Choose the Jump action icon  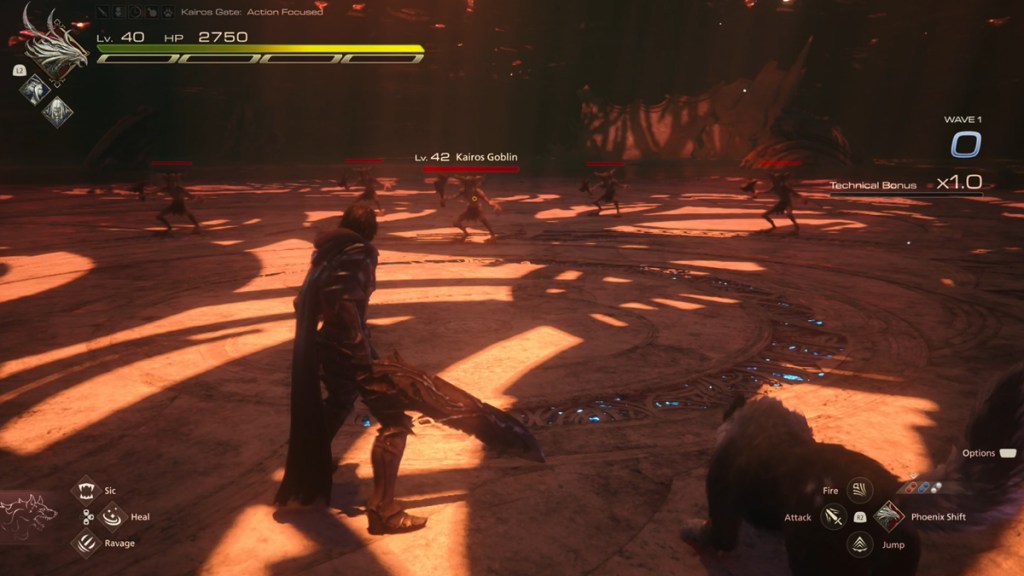coord(859,544)
